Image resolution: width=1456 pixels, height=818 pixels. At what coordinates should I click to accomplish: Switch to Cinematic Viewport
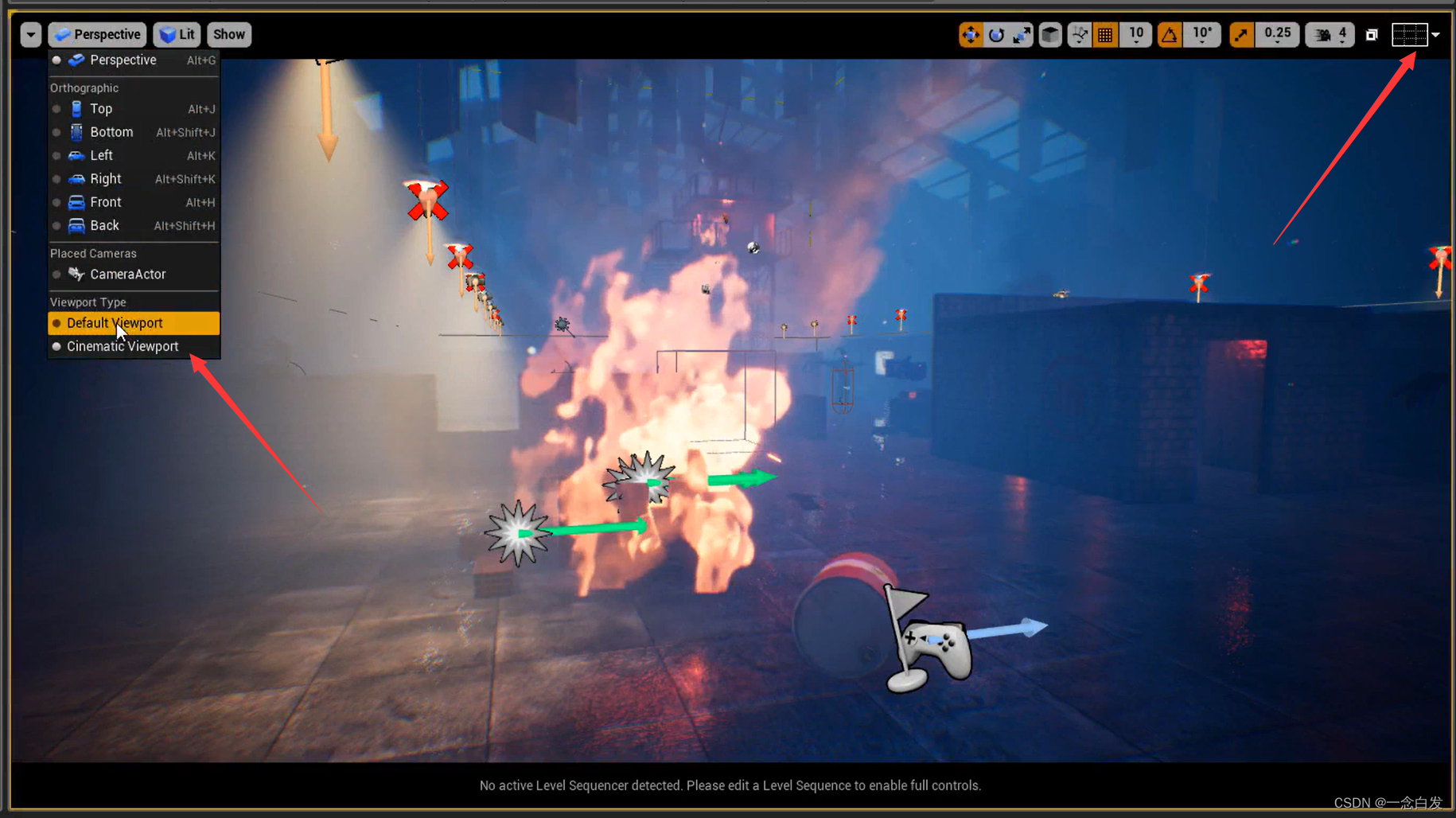point(123,346)
